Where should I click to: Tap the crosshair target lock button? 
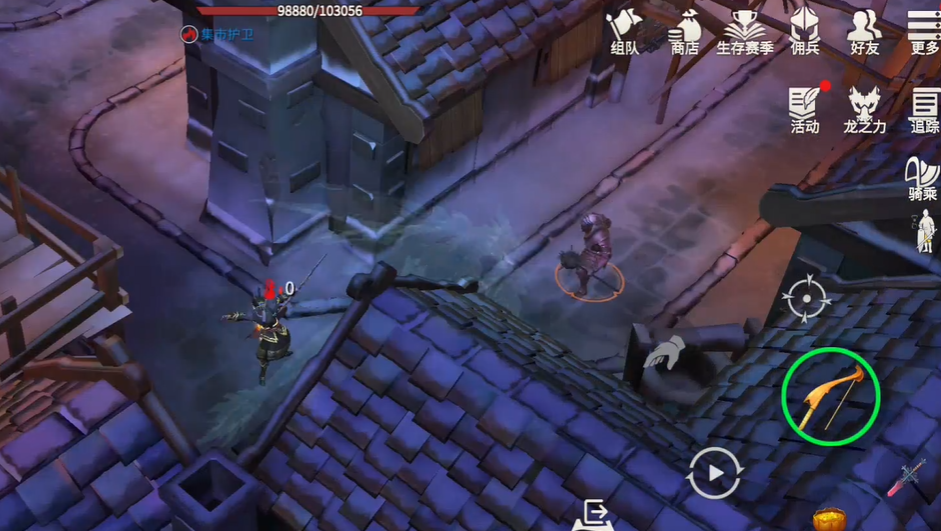[x=807, y=297]
